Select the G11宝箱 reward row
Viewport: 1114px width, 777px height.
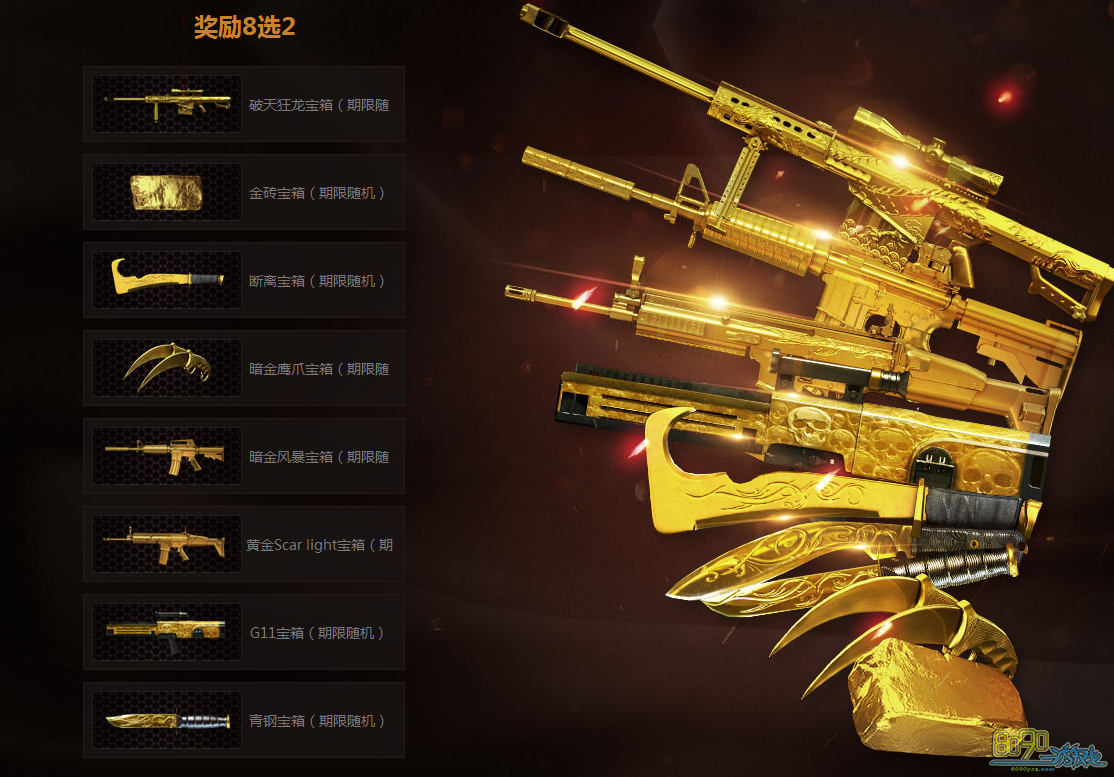pyautogui.click(x=243, y=632)
